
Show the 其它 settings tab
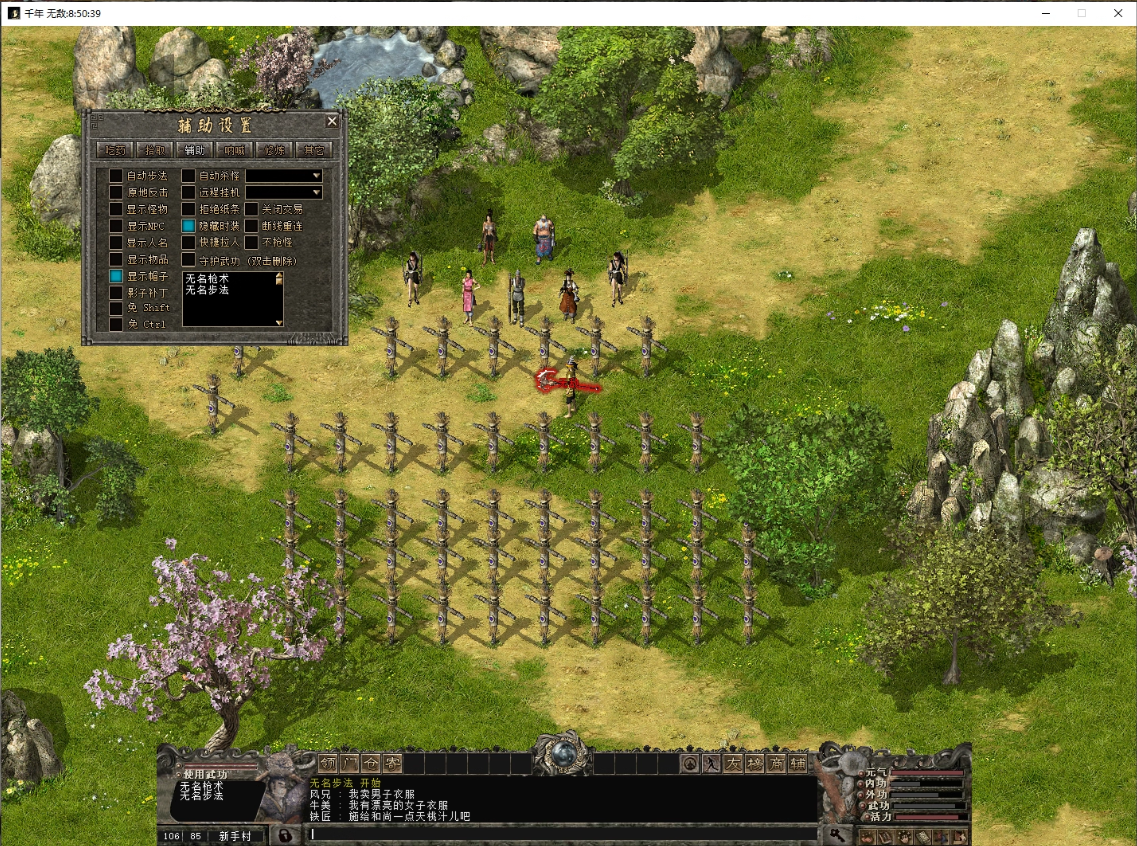pos(314,150)
